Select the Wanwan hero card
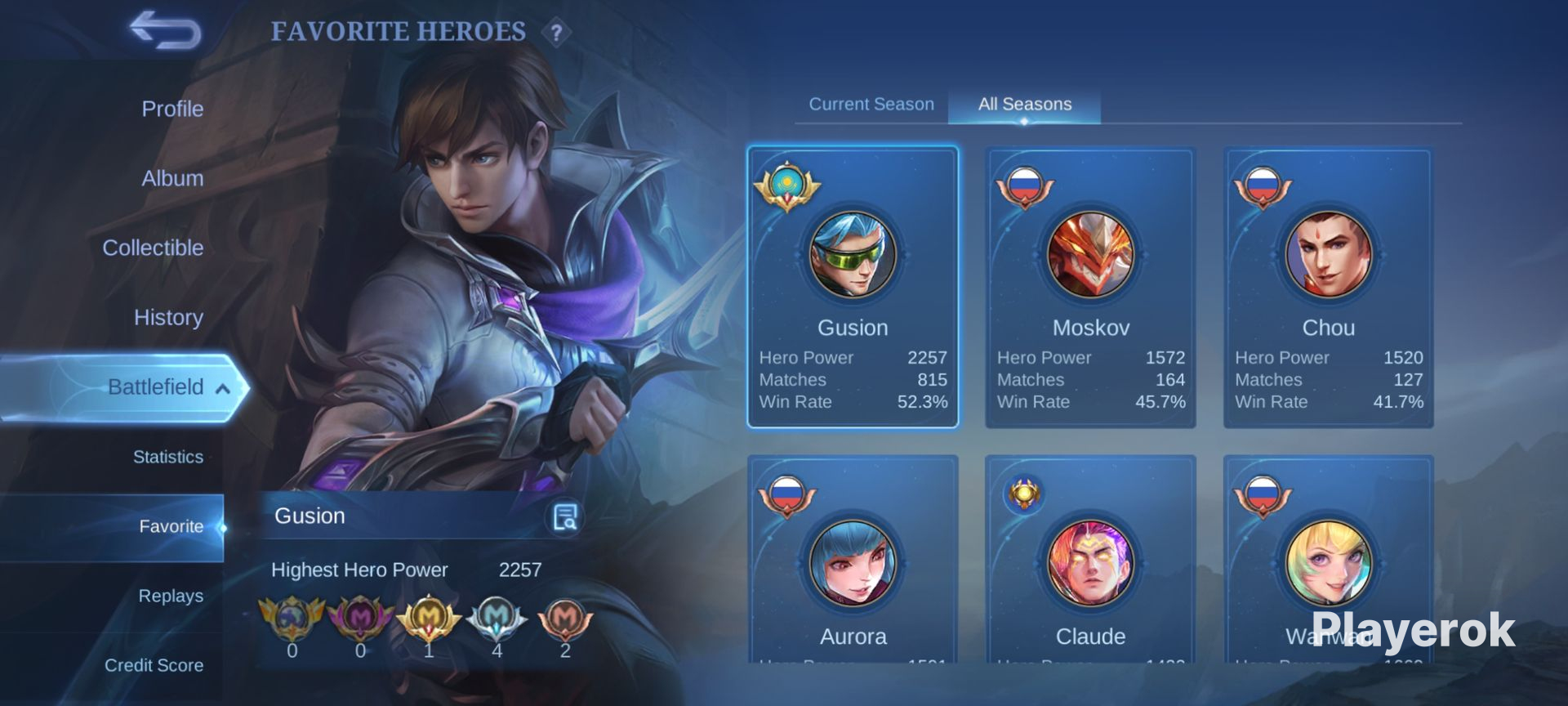This screenshot has width=1568, height=706. click(x=1328, y=564)
